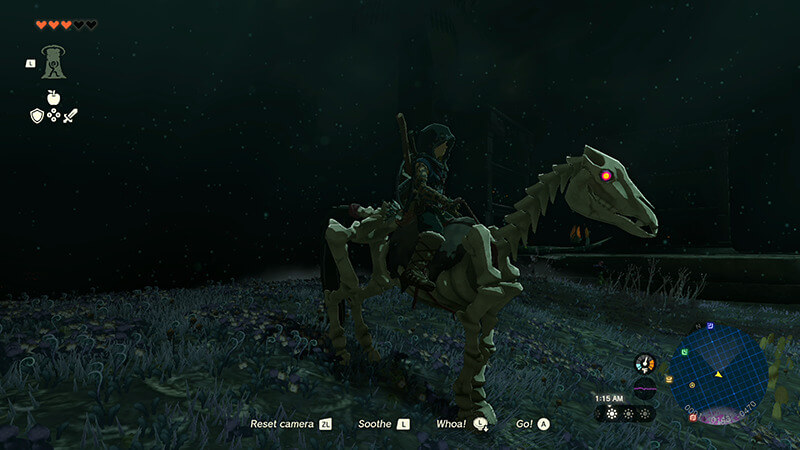This screenshot has width=800, height=450.
Task: Select the apple materials shortcut icon
Action: click(54, 99)
